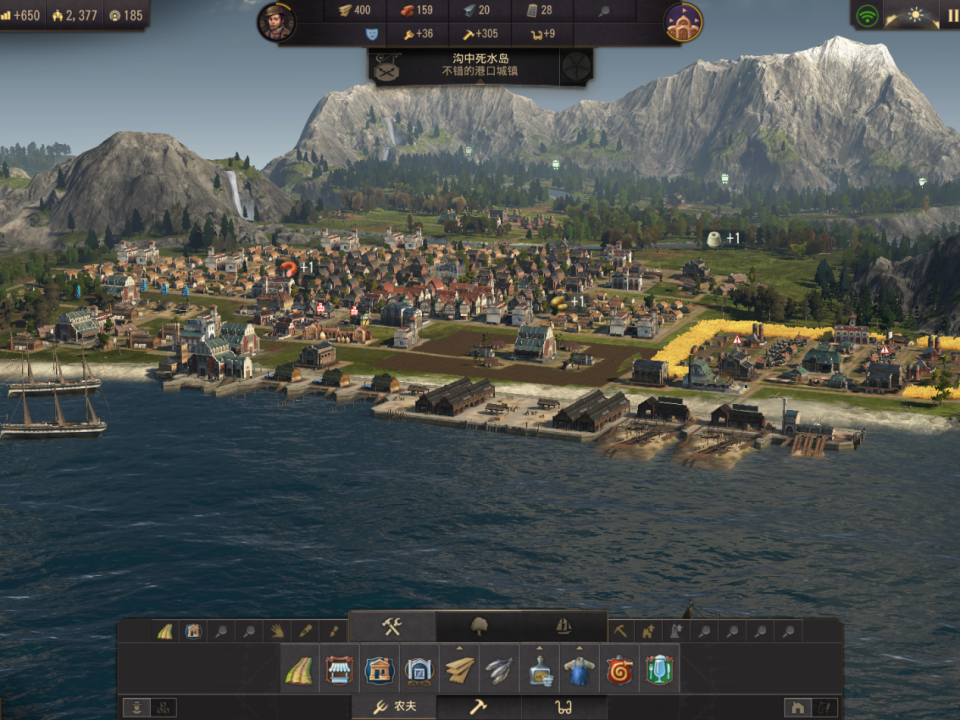Viewport: 960px width, 720px height.
Task: Choose the marketplace building
Action: (x=339, y=669)
